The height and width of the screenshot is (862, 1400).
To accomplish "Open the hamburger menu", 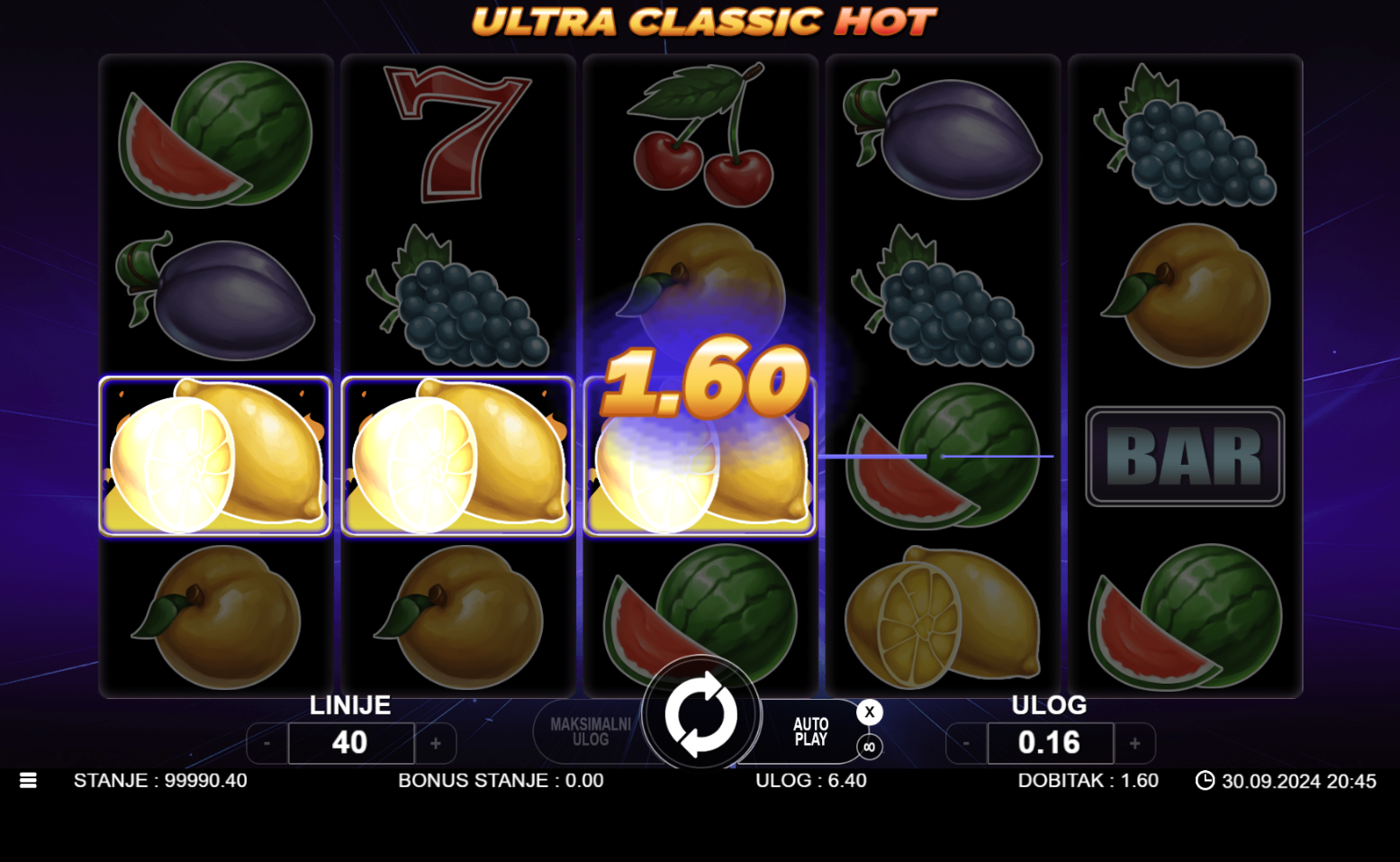I will [x=28, y=781].
